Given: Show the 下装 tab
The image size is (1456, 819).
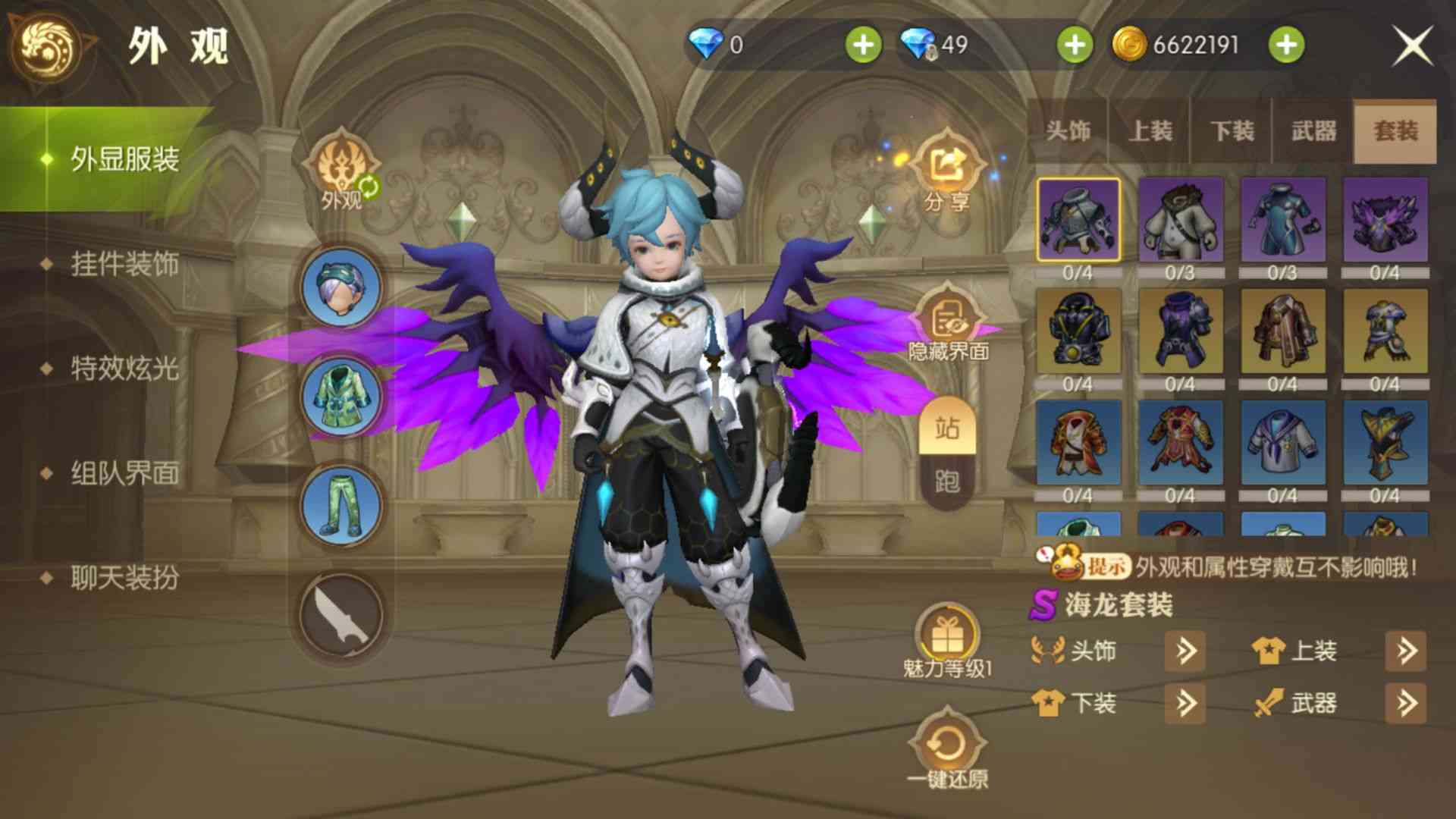Looking at the screenshot, I should tap(1232, 131).
